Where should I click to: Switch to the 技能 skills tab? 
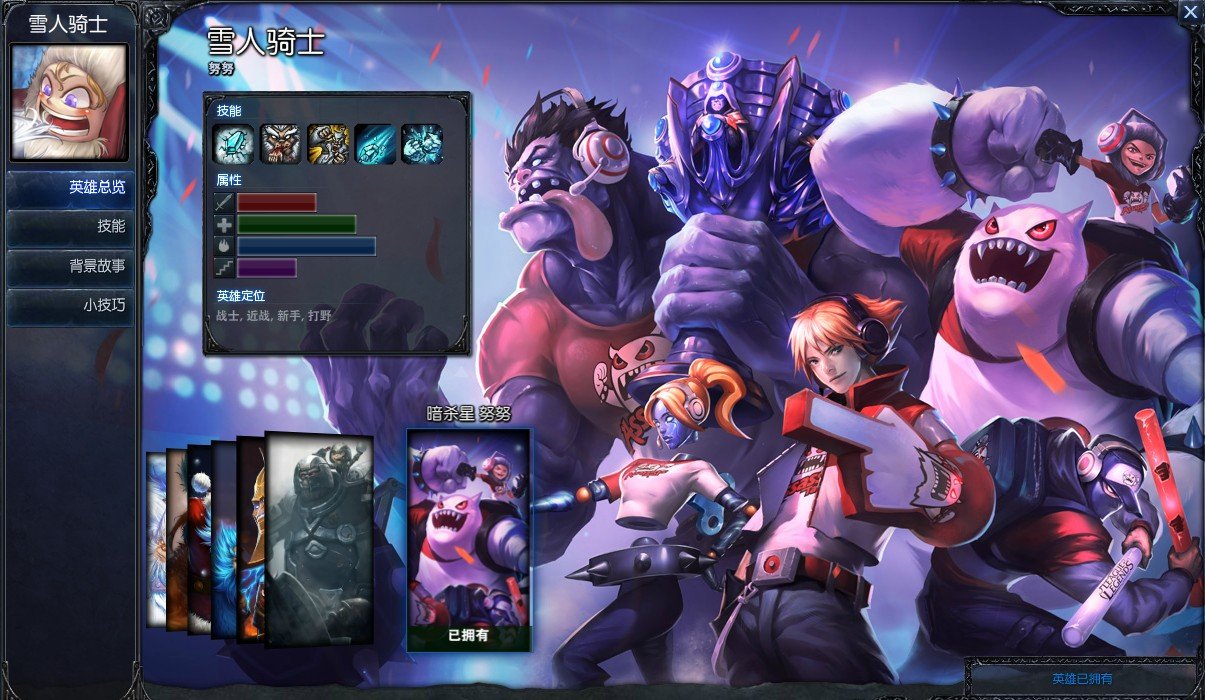click(70, 227)
